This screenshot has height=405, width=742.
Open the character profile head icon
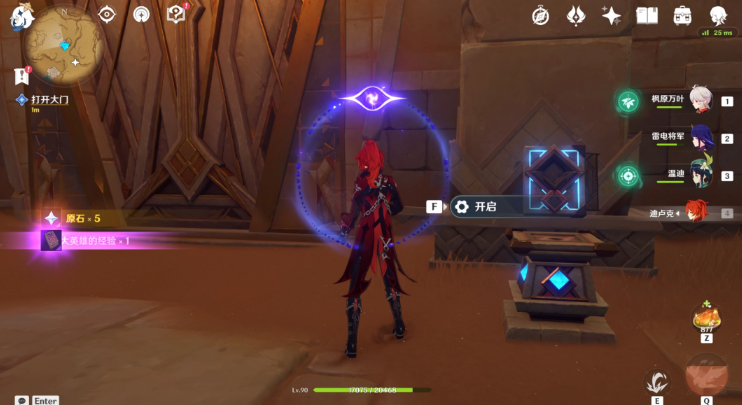(718, 15)
